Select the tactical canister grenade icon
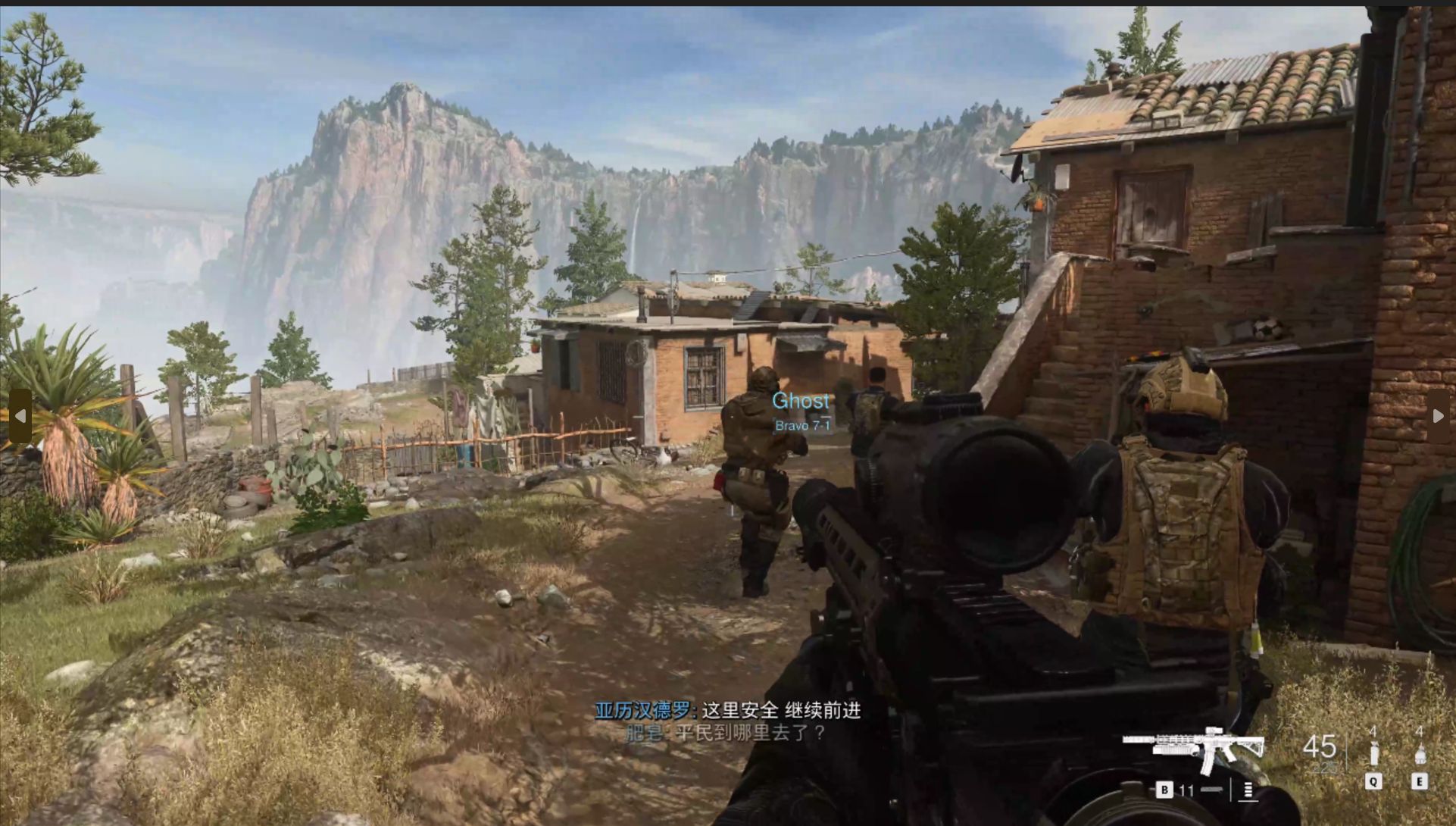The image size is (1456, 826). pos(1373,753)
